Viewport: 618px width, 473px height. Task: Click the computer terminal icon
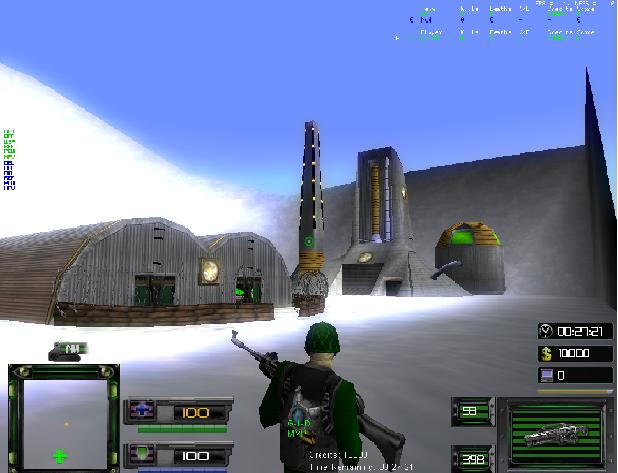(546, 375)
